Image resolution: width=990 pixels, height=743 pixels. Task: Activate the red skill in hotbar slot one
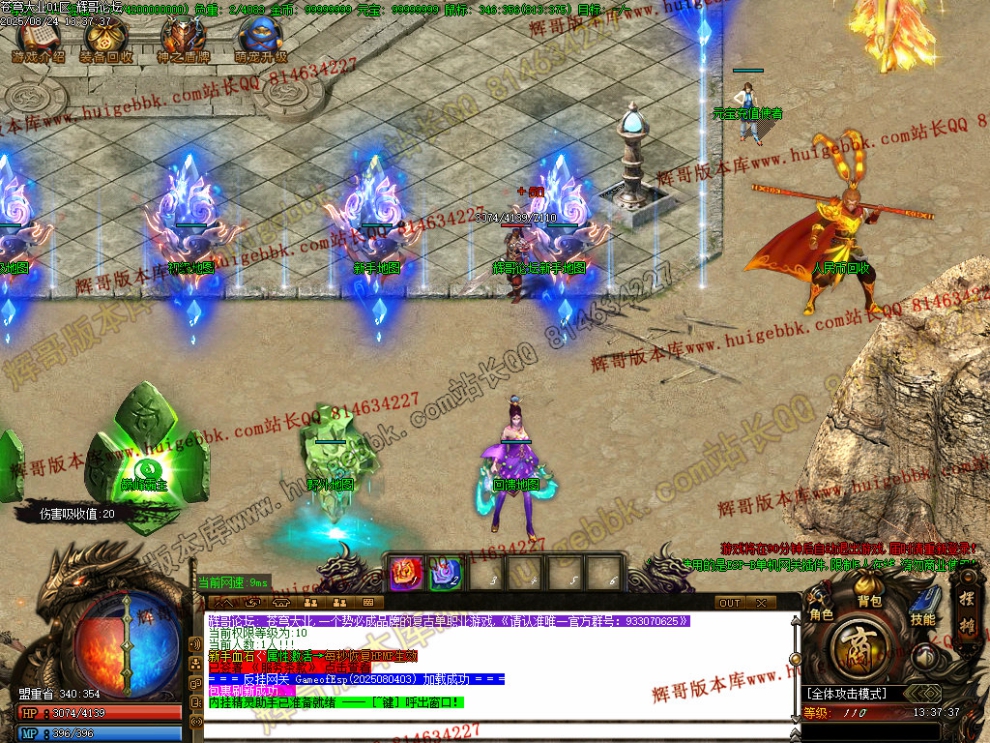404,573
